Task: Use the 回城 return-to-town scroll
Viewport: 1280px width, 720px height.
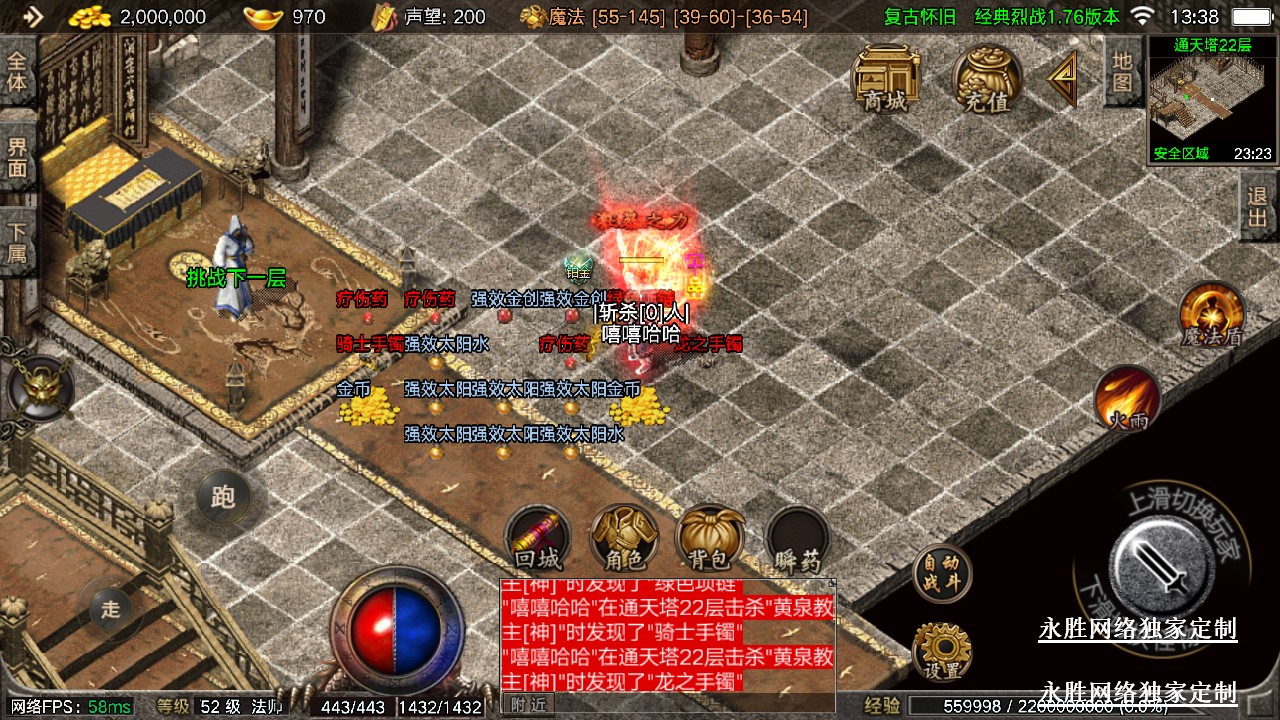Action: pos(538,538)
